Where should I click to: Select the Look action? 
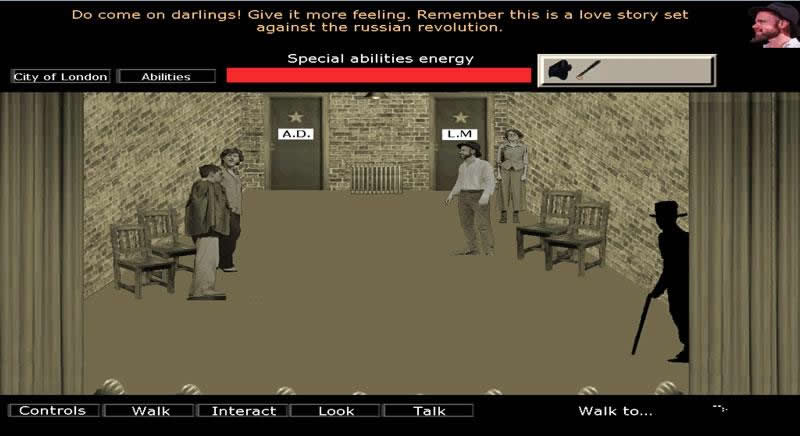coord(336,410)
